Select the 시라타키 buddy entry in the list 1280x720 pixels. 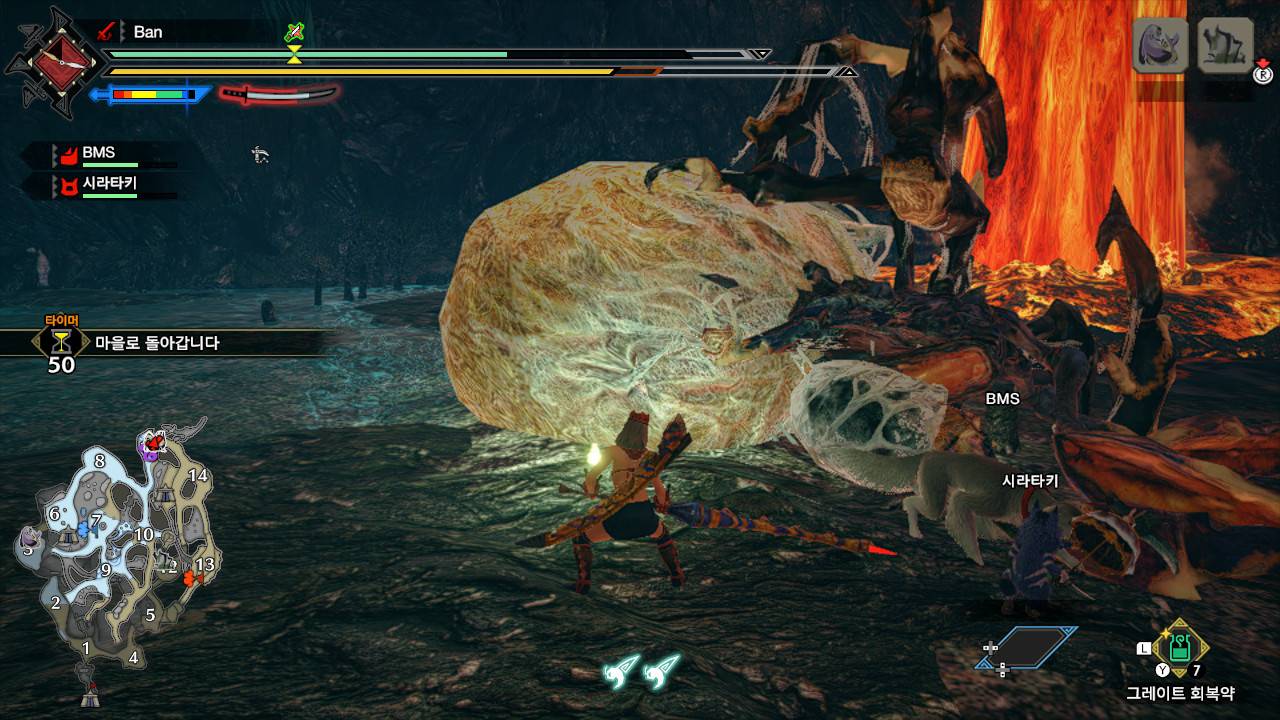[x=108, y=184]
